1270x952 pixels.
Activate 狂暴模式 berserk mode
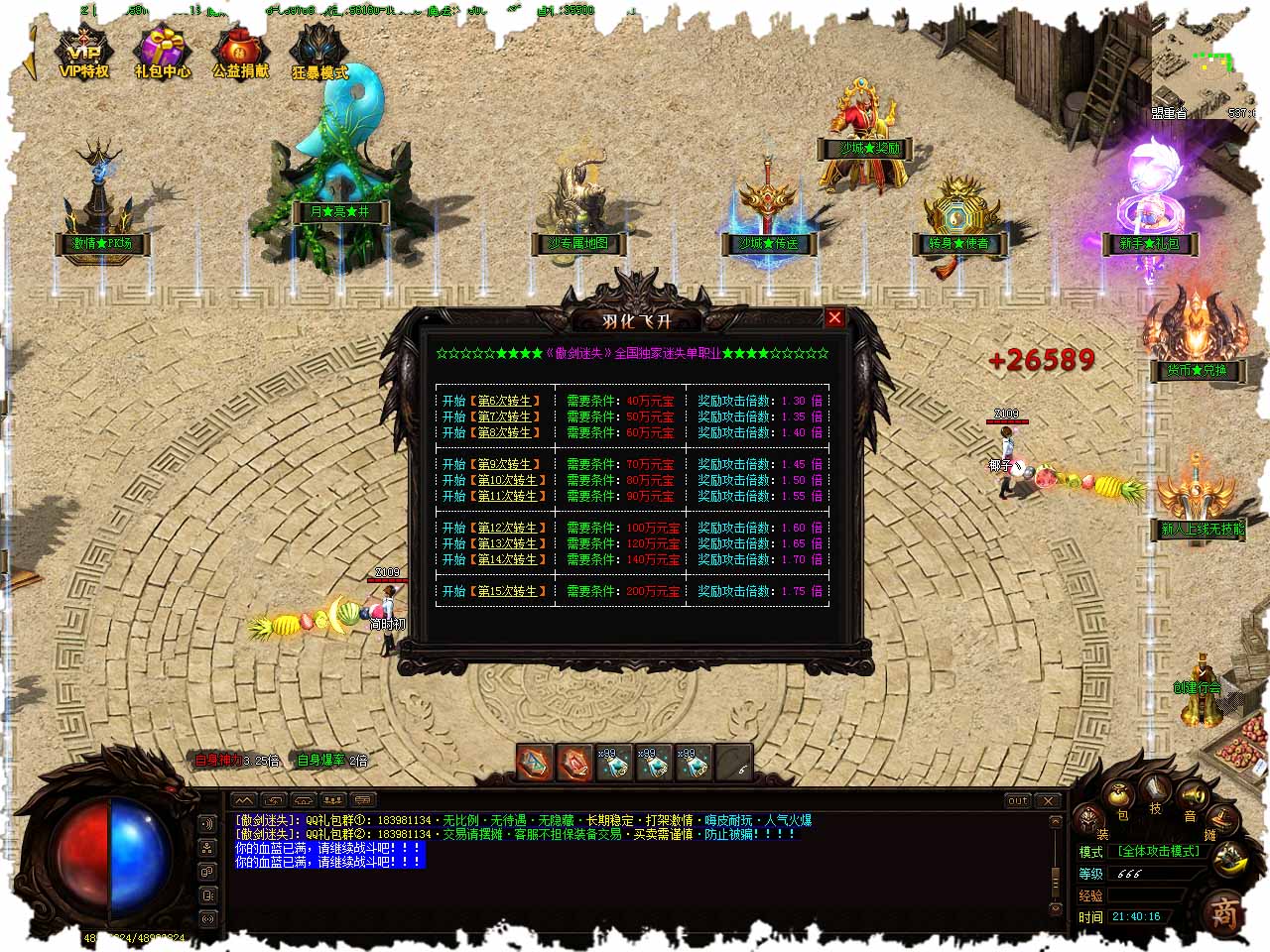tap(319, 54)
